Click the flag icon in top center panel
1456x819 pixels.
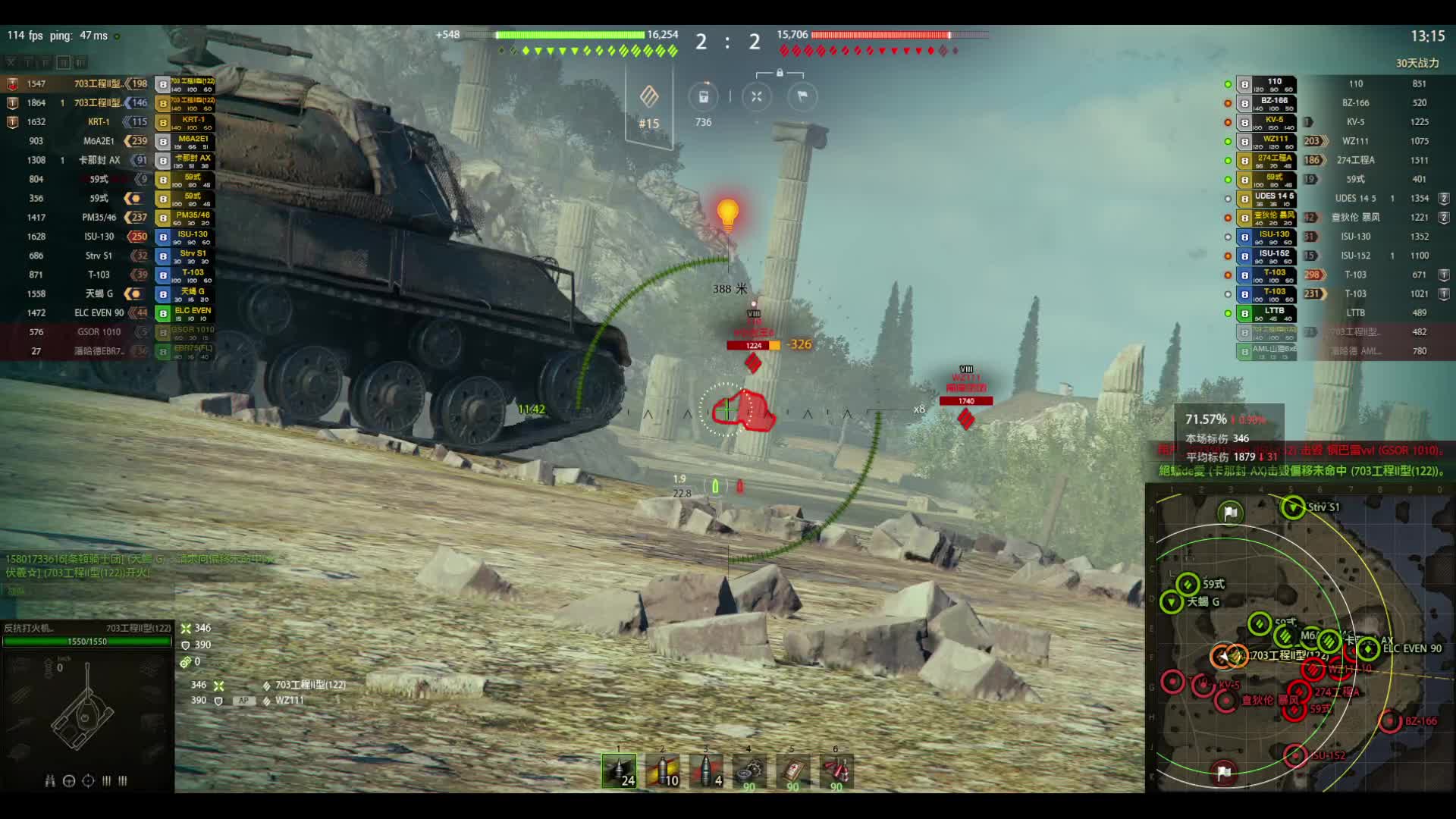[802, 96]
